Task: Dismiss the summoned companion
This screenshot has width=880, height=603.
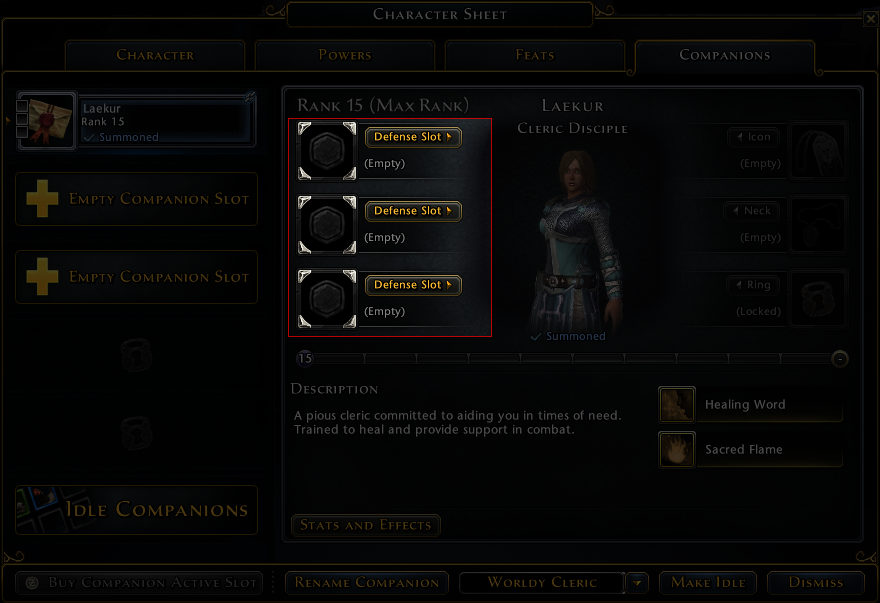Action: [816, 582]
